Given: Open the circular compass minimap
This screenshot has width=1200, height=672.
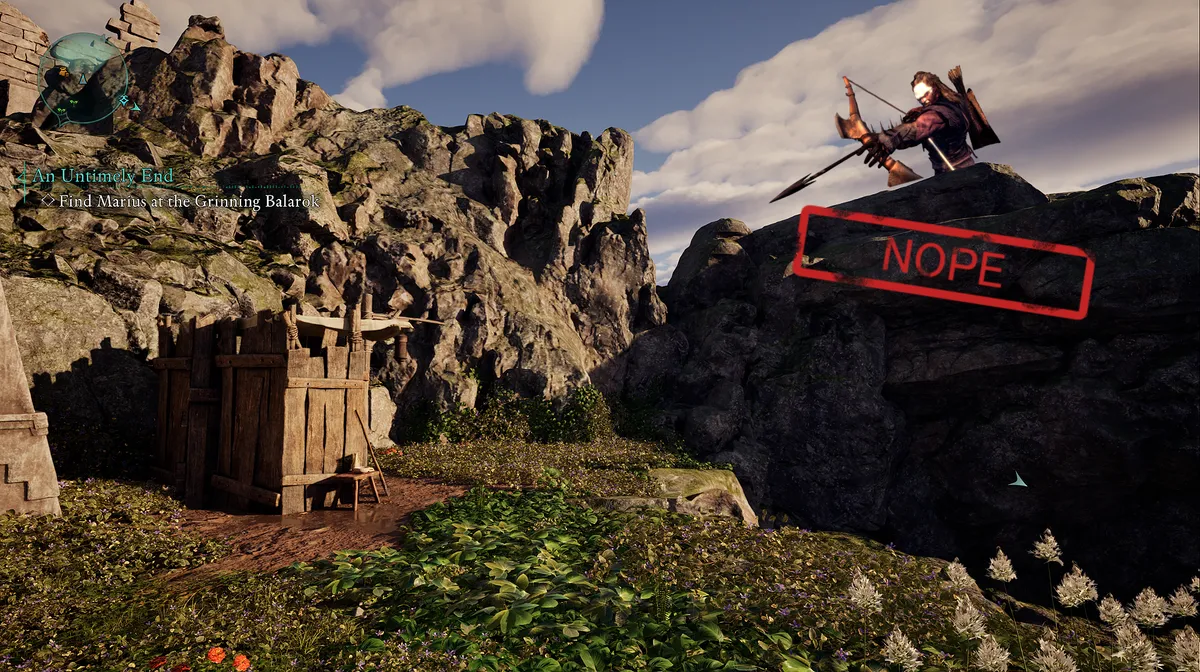Looking at the screenshot, I should click(83, 78).
